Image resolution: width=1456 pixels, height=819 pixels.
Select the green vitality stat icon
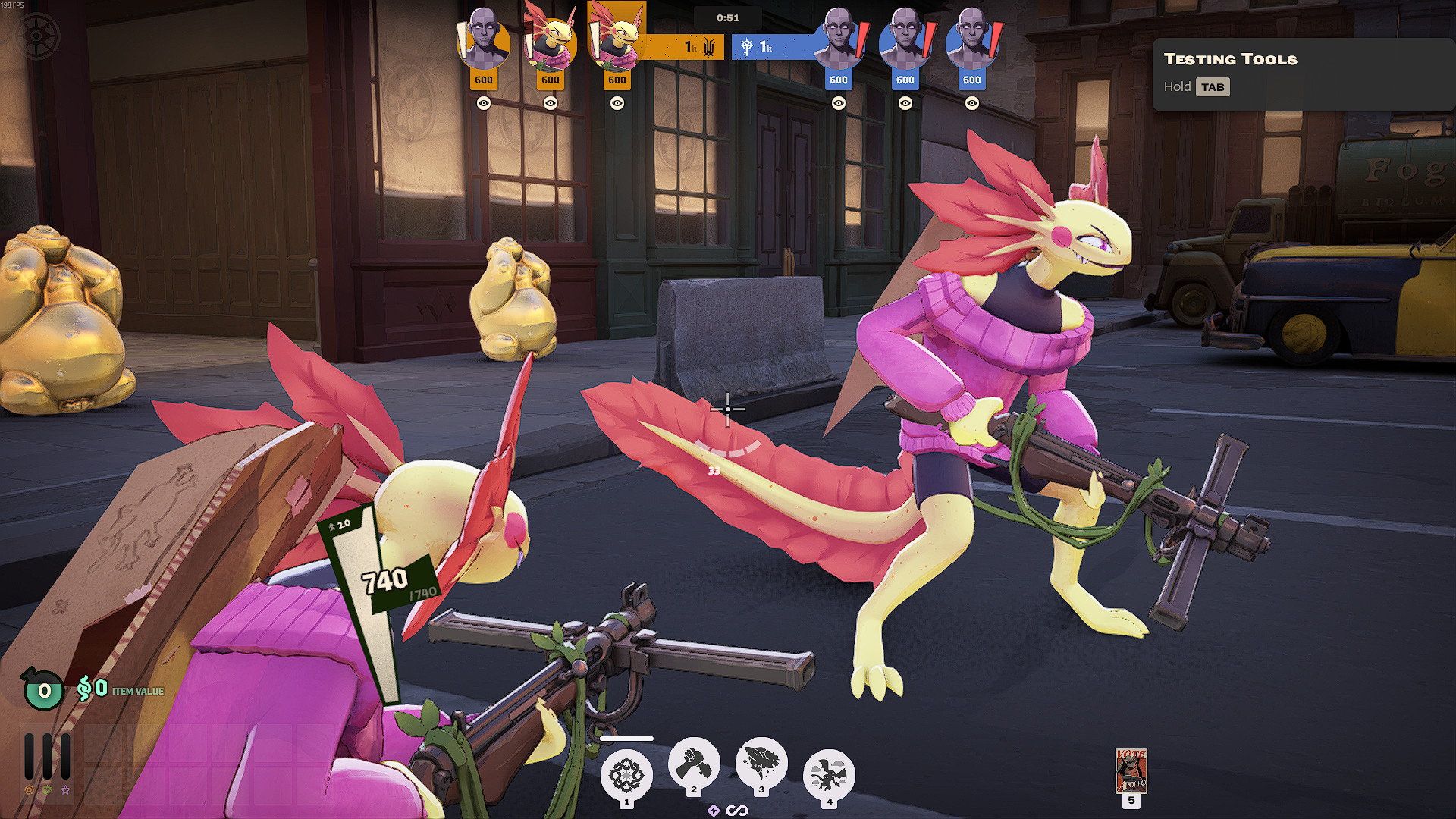(47, 790)
